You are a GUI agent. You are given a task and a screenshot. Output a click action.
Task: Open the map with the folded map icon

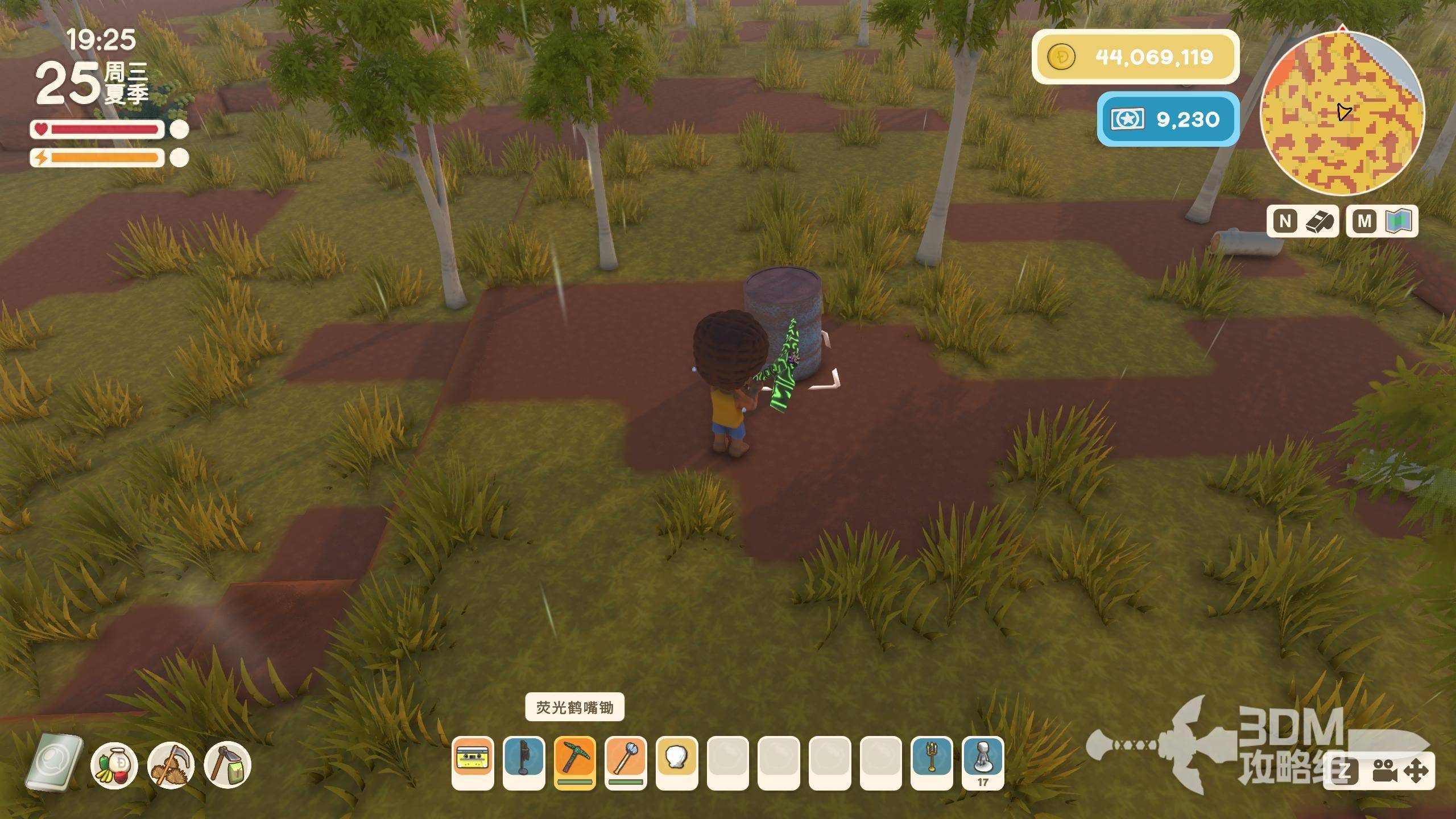pos(1399,221)
